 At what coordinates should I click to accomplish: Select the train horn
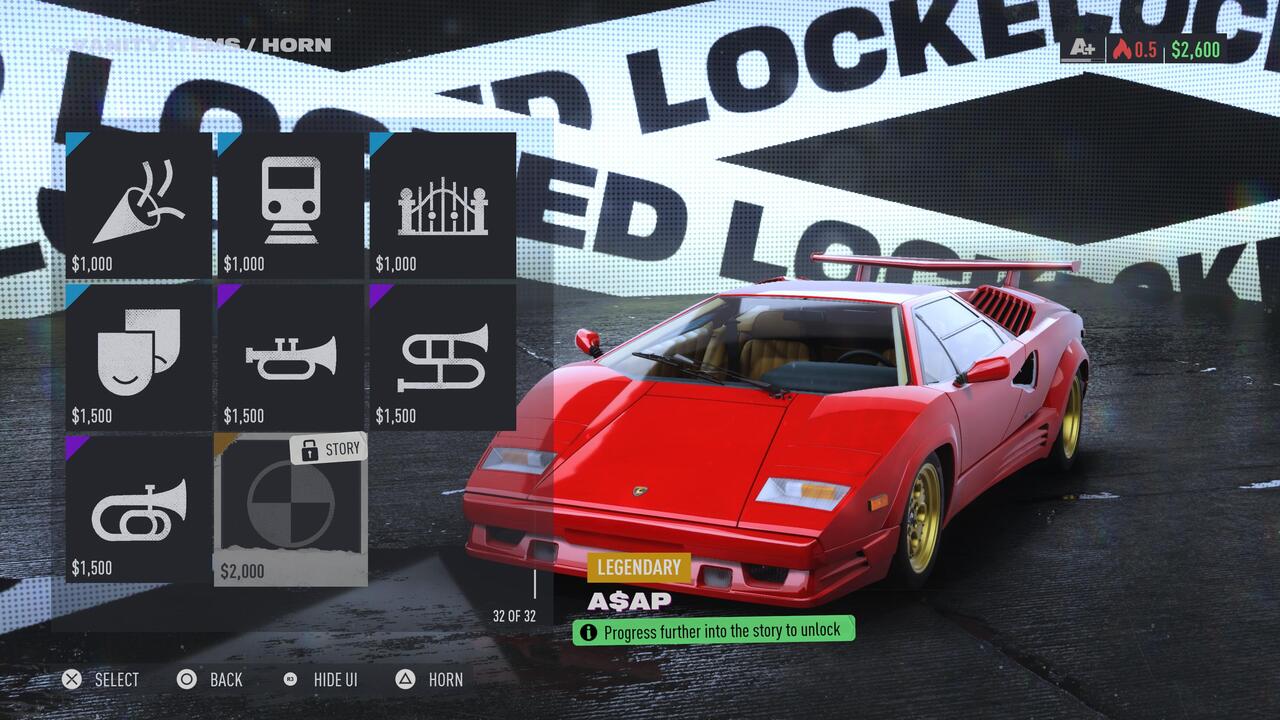pos(290,200)
